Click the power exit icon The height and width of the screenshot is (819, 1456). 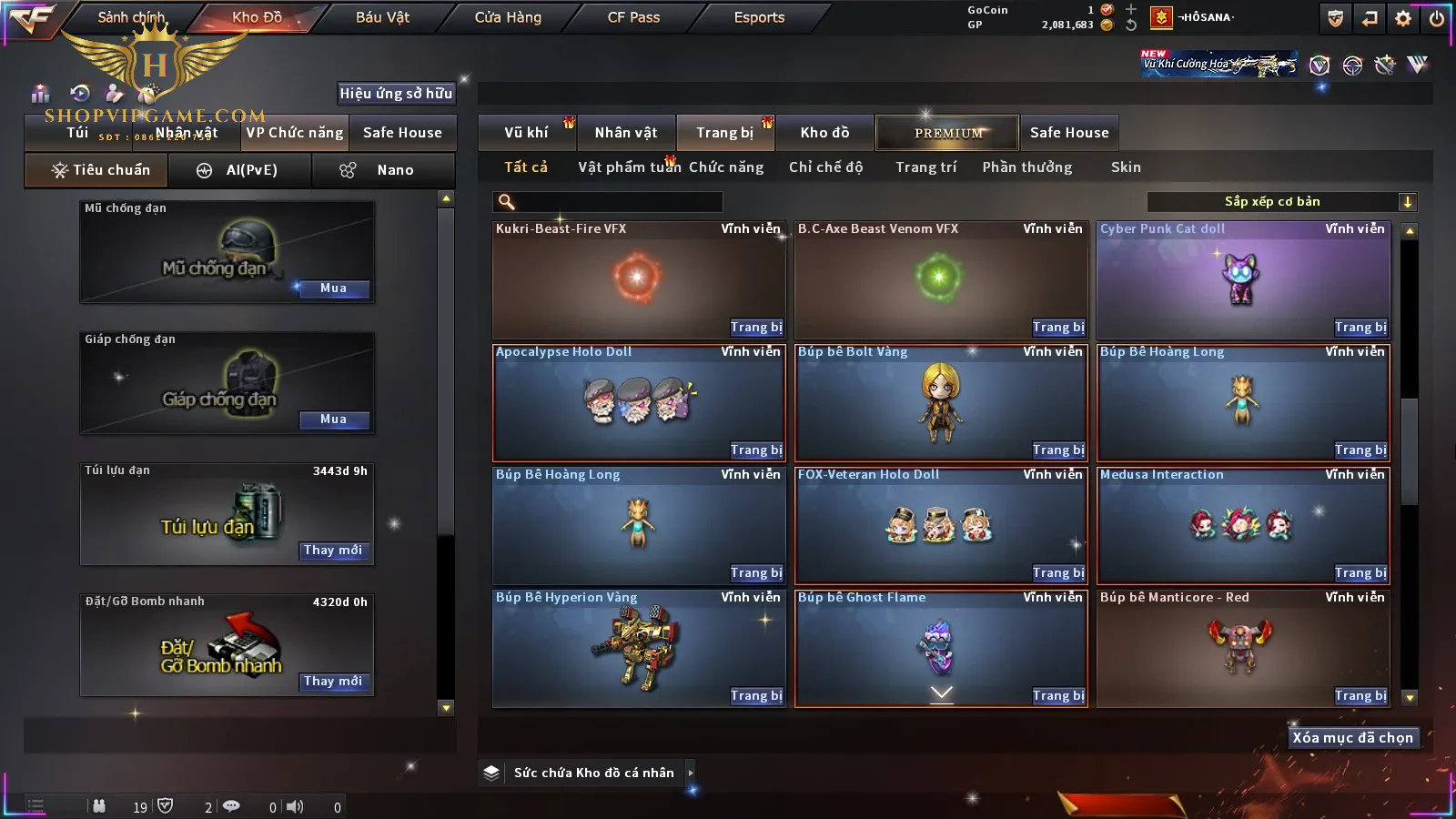1436,18
